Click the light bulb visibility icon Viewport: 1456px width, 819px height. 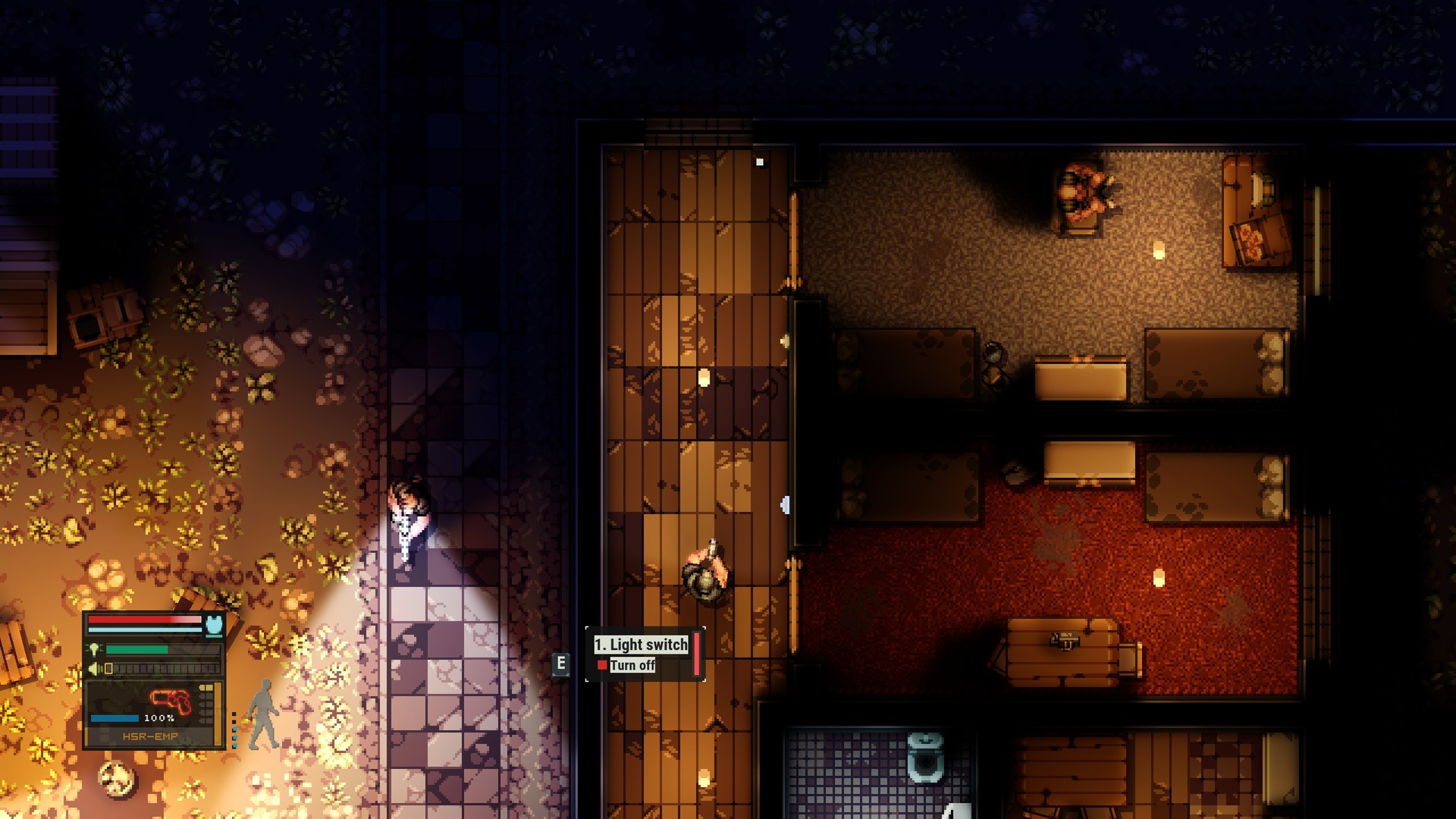[95, 649]
